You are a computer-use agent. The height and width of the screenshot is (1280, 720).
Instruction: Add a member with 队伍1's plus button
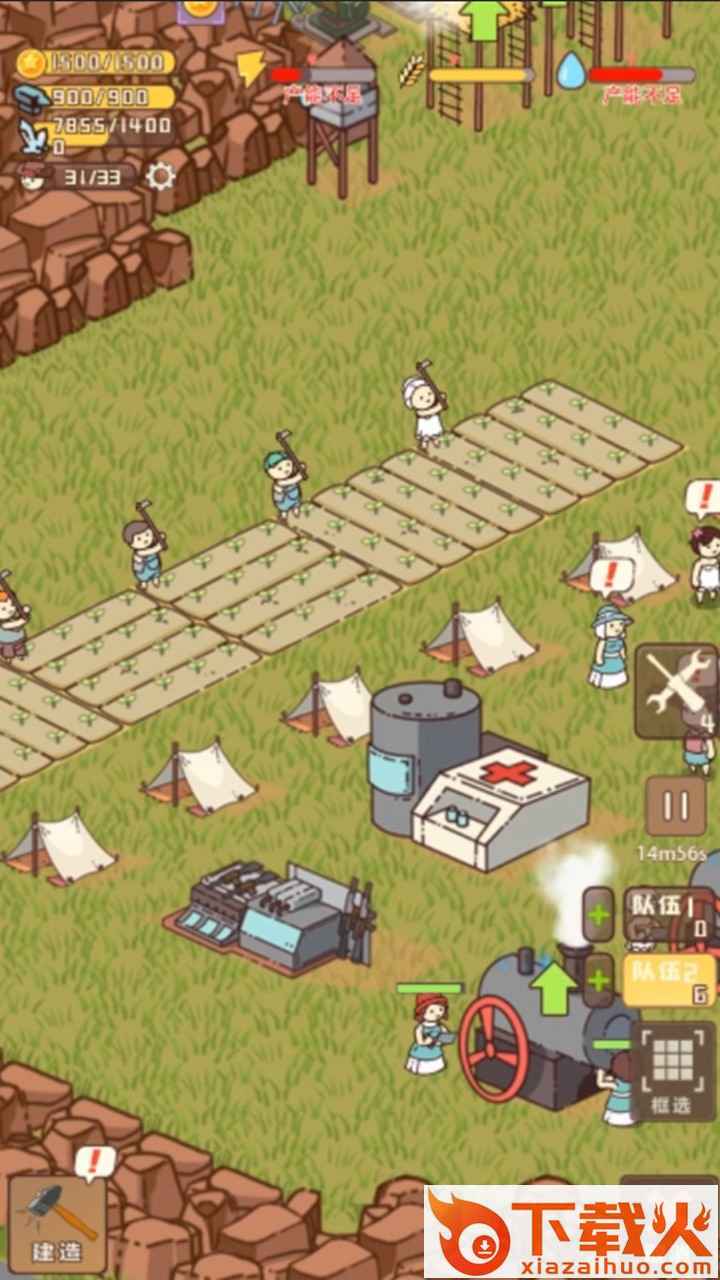(x=599, y=915)
